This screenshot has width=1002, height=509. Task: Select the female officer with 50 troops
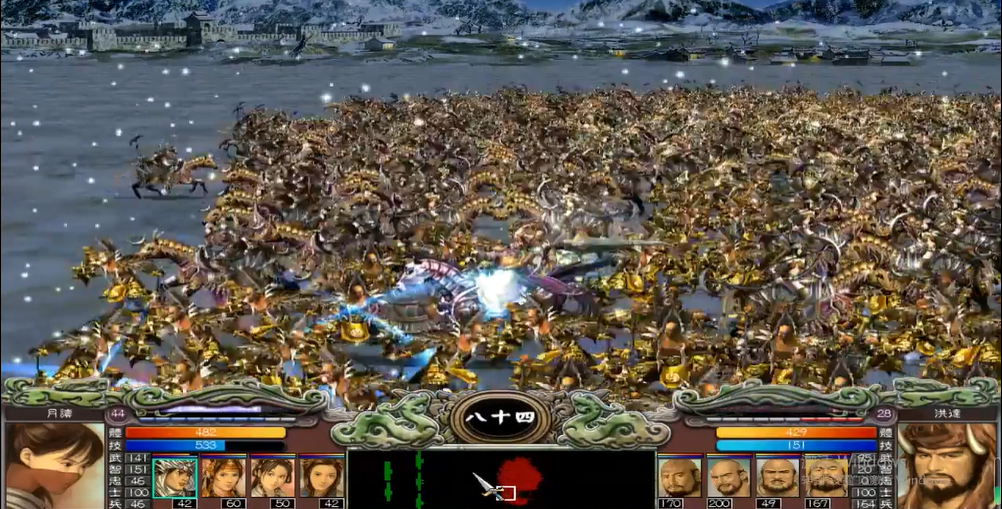[x=272, y=477]
